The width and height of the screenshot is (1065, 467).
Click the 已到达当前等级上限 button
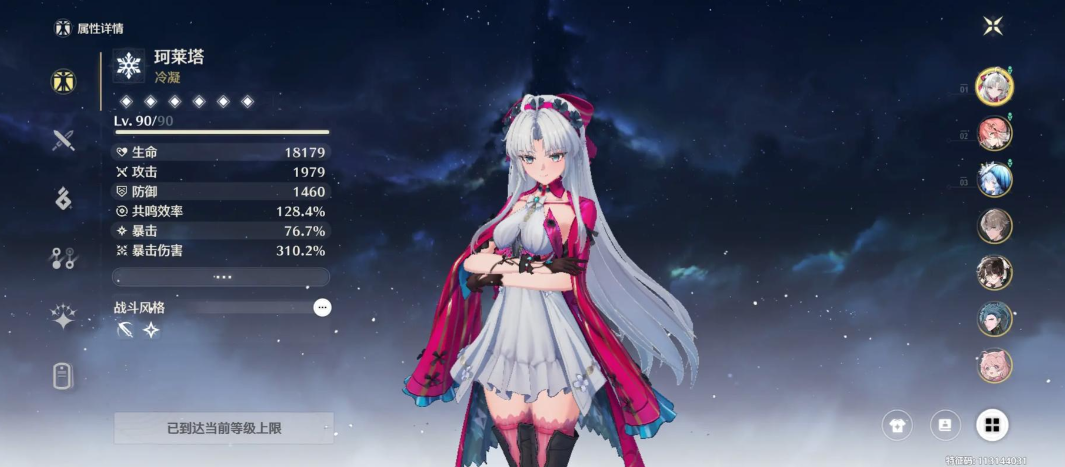pos(223,428)
